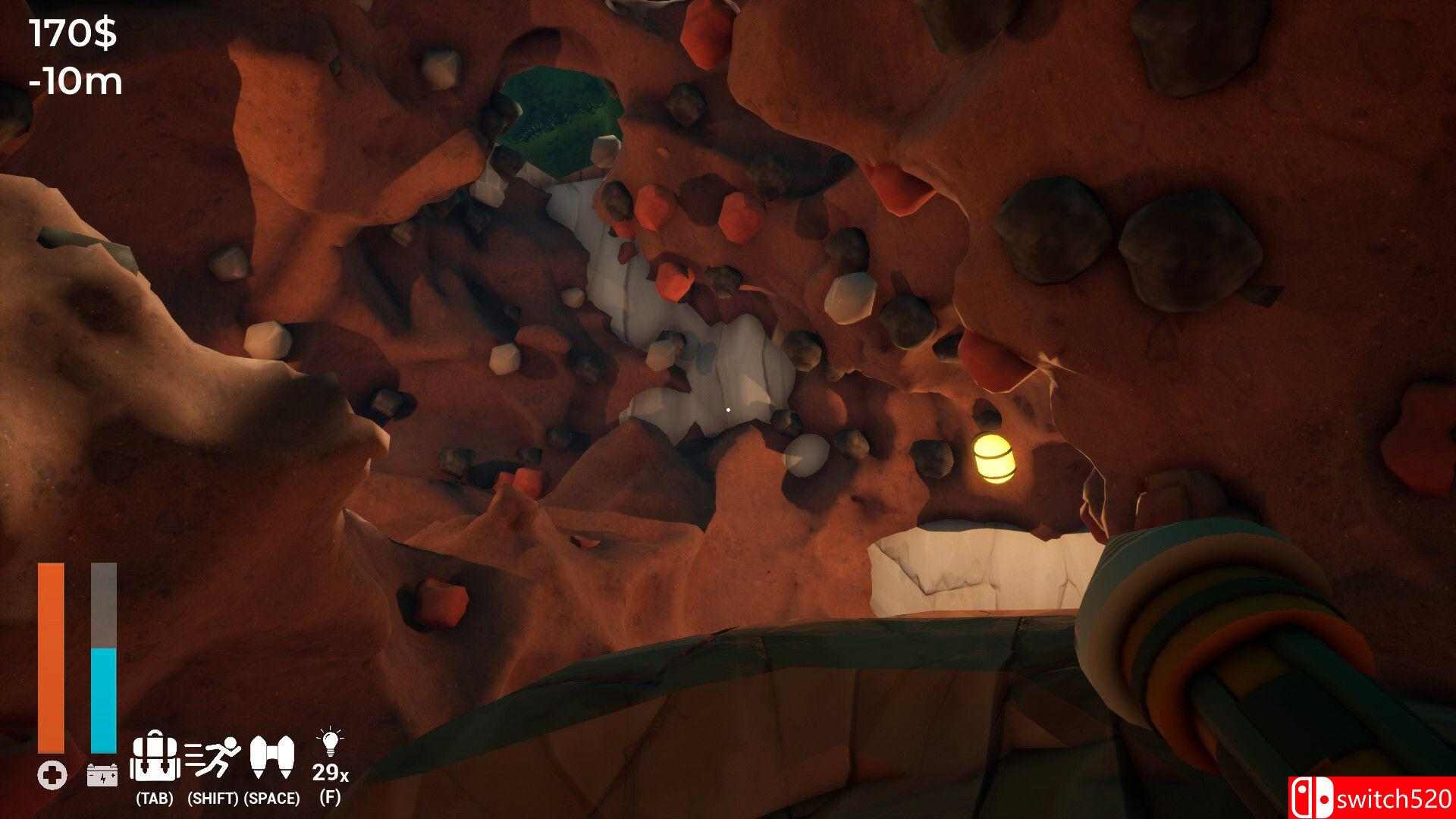Screen dimensions: 1456x819
Task: Select the jetpack icon
Action: point(272,758)
